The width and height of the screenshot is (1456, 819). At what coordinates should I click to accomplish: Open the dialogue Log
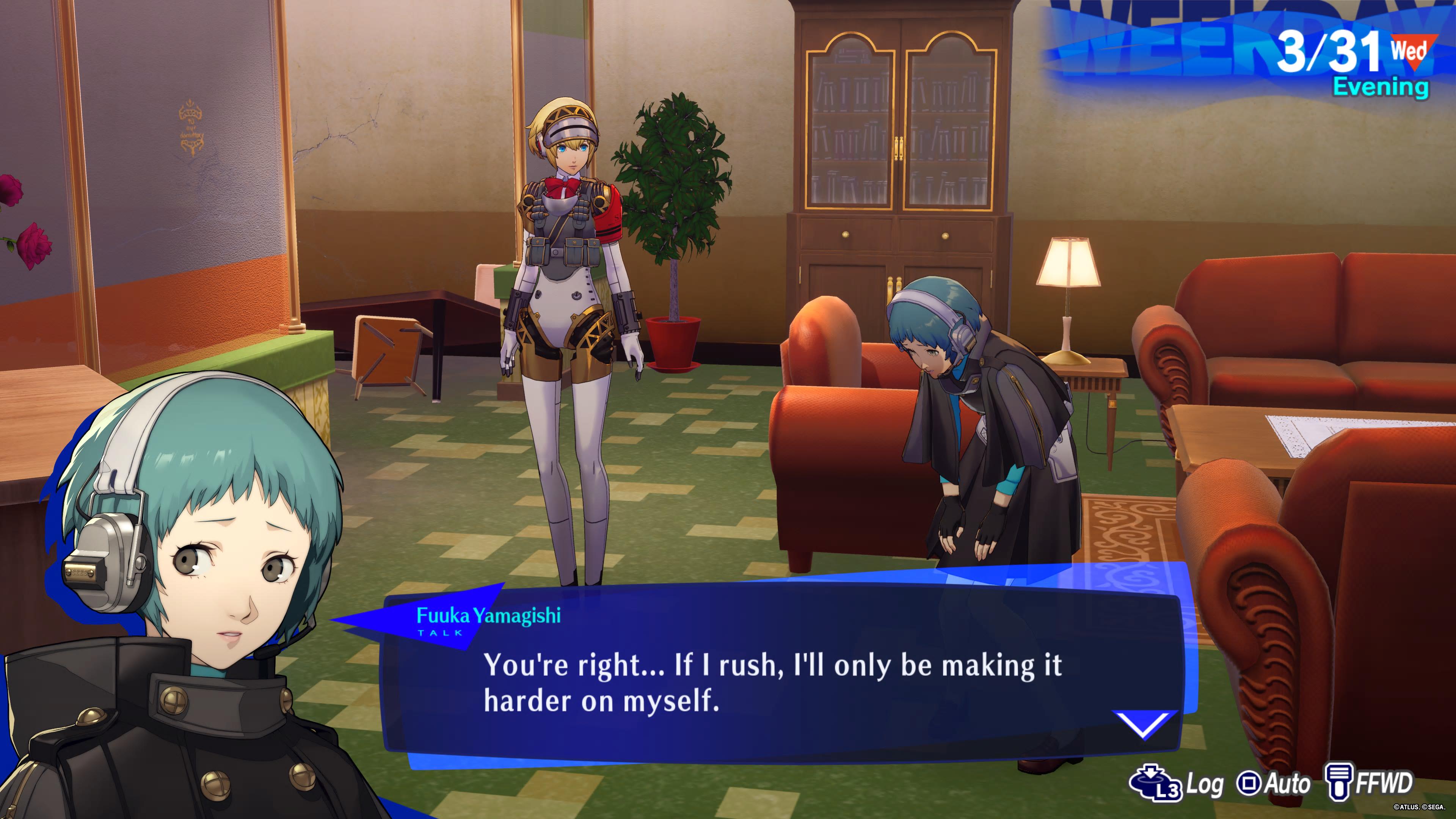click(1177, 783)
